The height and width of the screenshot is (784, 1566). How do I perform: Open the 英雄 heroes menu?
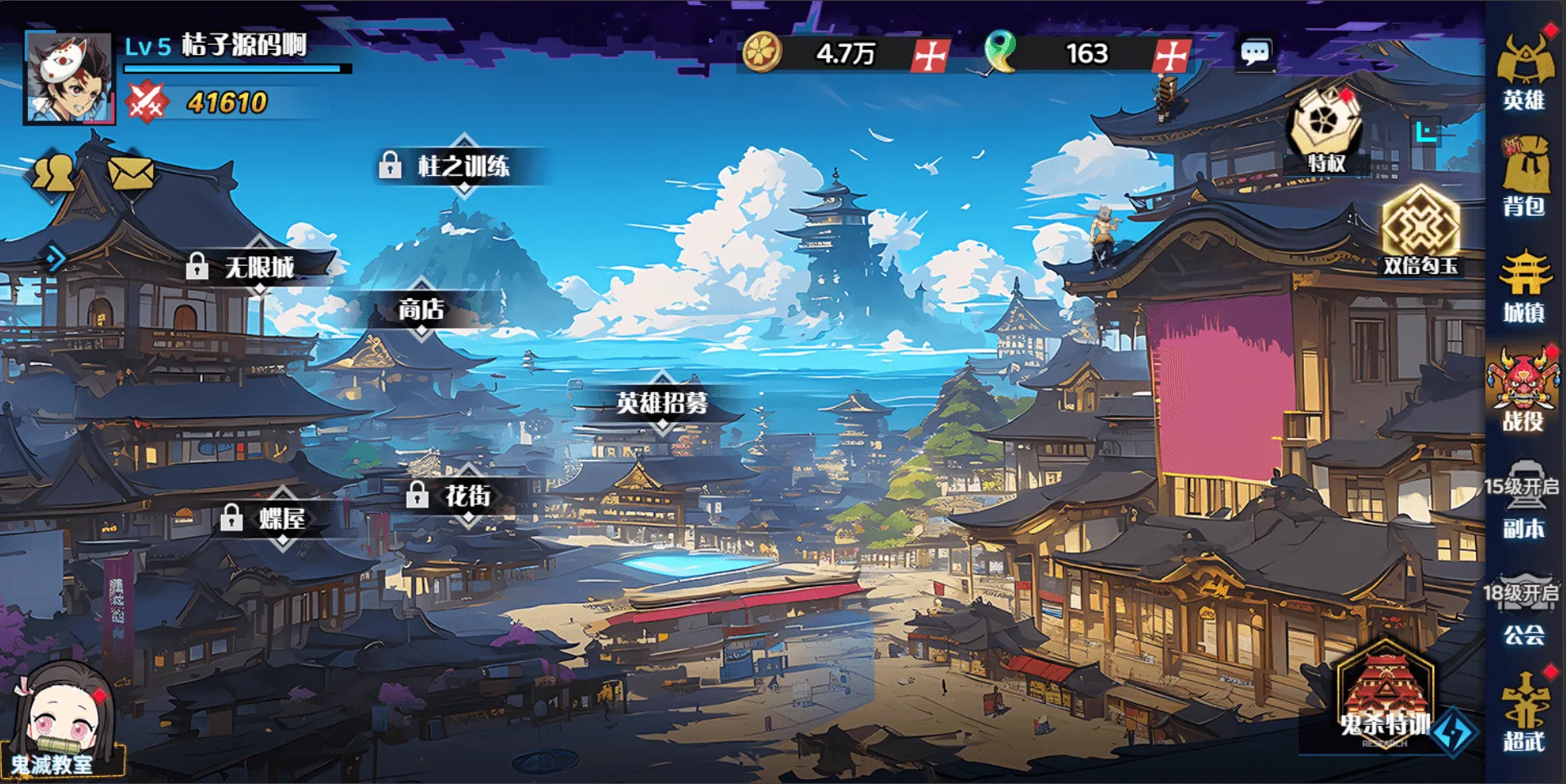tap(1523, 72)
